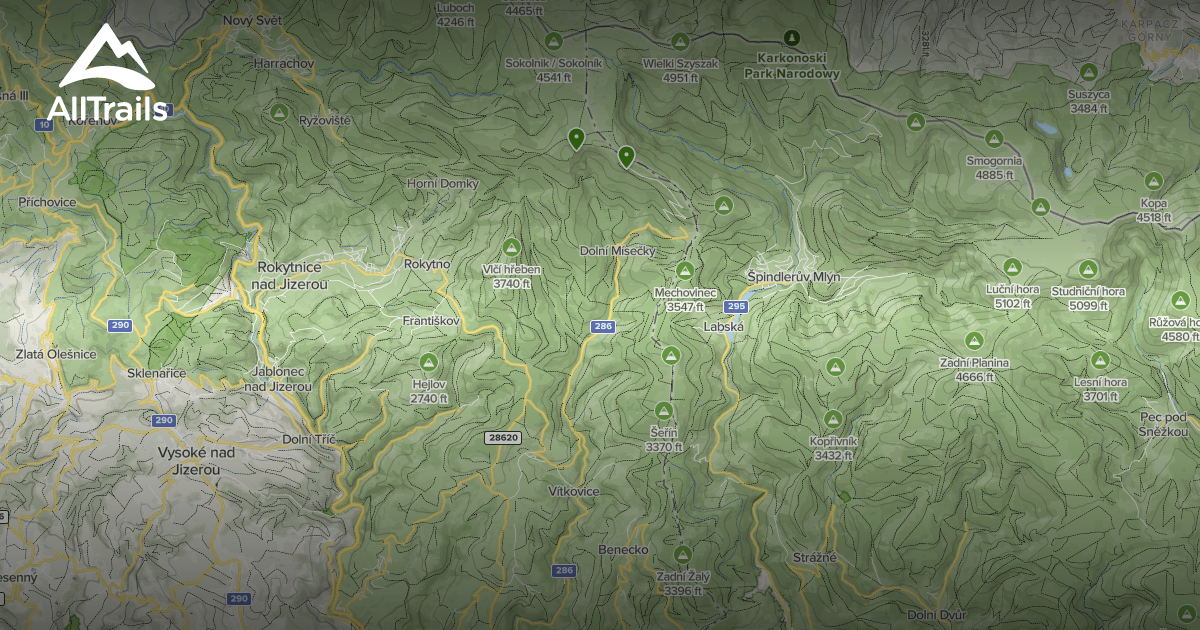Open the Lesní hora peak marker
Screen dimensions: 1200x630
click(x=1101, y=360)
